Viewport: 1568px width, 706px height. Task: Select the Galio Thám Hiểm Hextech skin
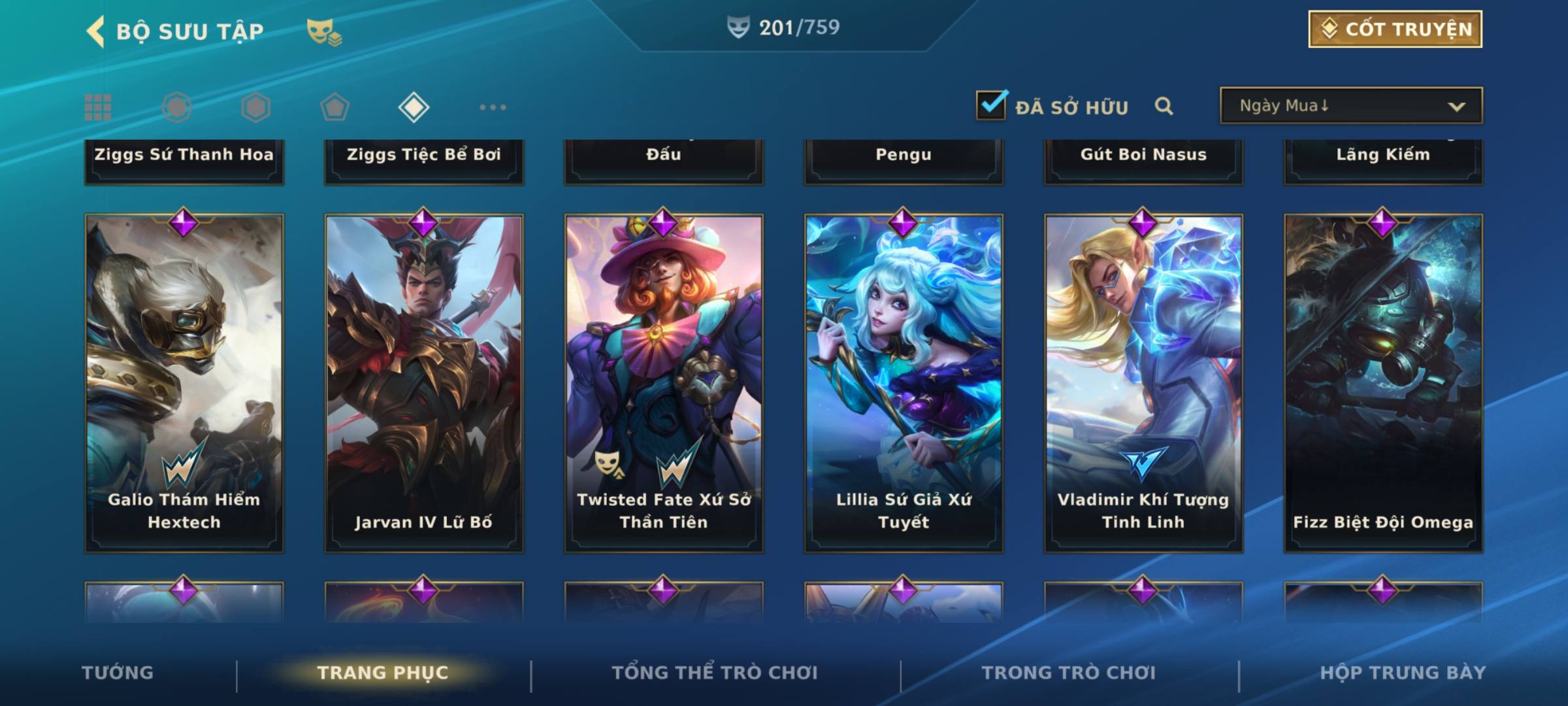pyautogui.click(x=184, y=382)
